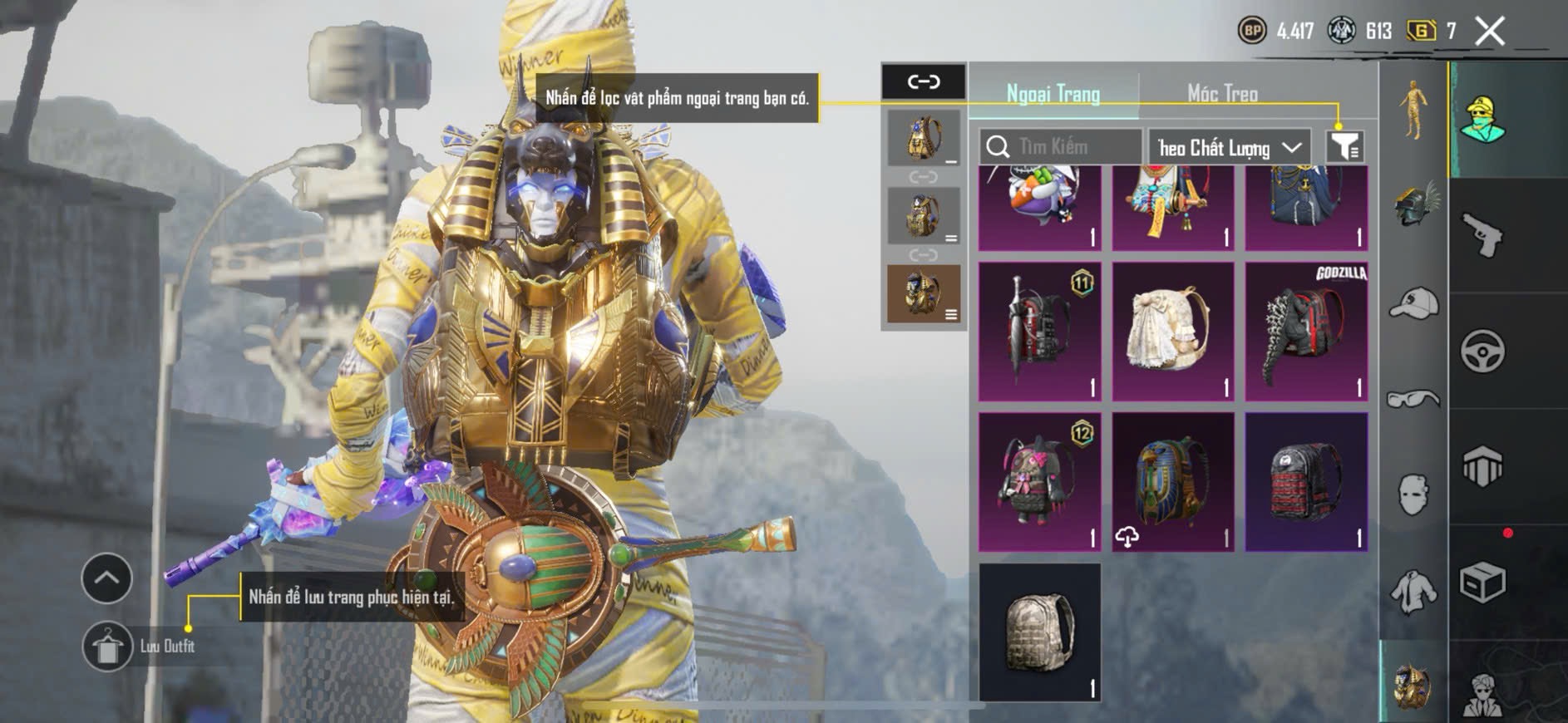Choose the white lace backpack skin
1568x723 pixels.
point(1172,332)
